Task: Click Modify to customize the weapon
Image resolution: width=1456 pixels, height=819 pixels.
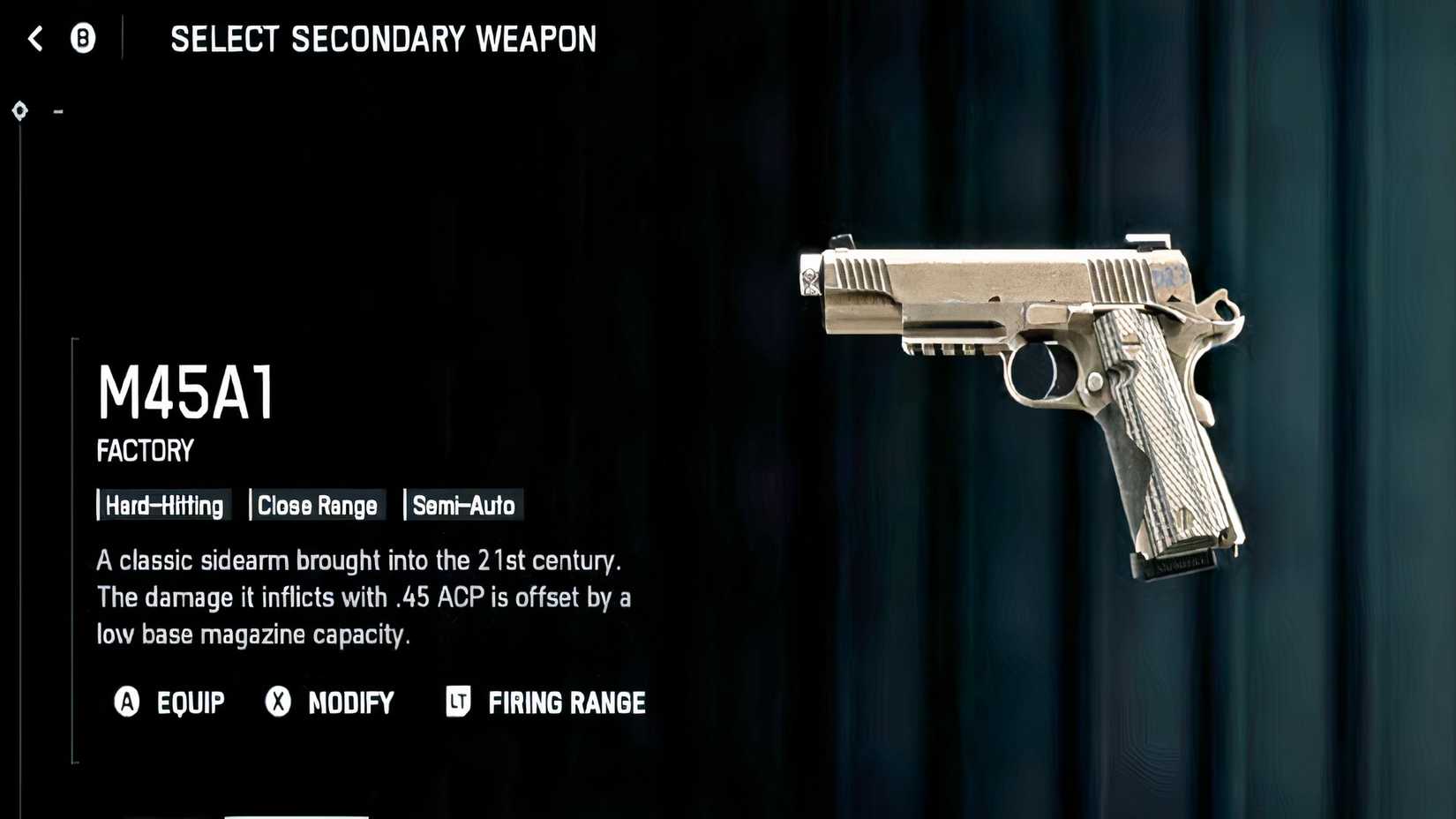Action: click(349, 703)
